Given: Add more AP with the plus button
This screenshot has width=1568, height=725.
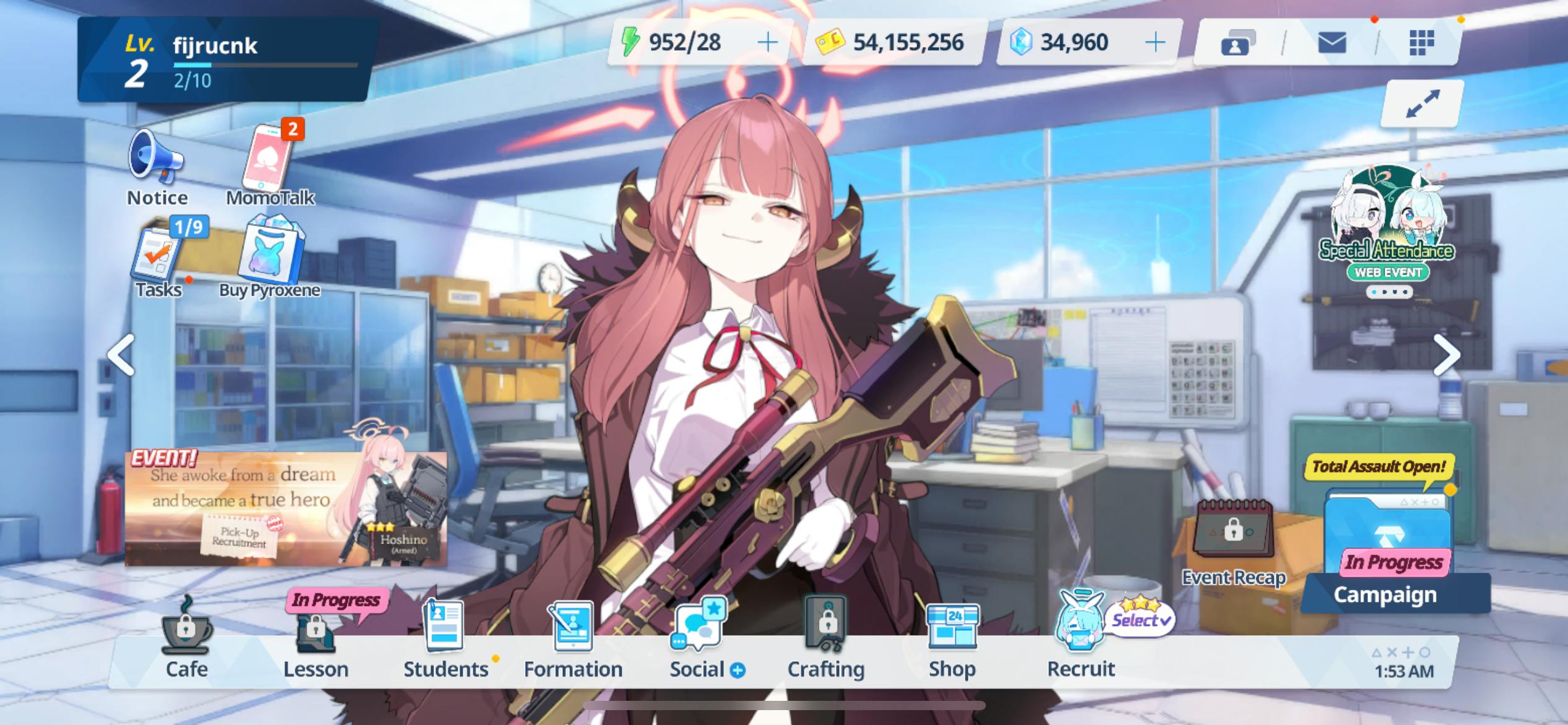Looking at the screenshot, I should click(767, 42).
